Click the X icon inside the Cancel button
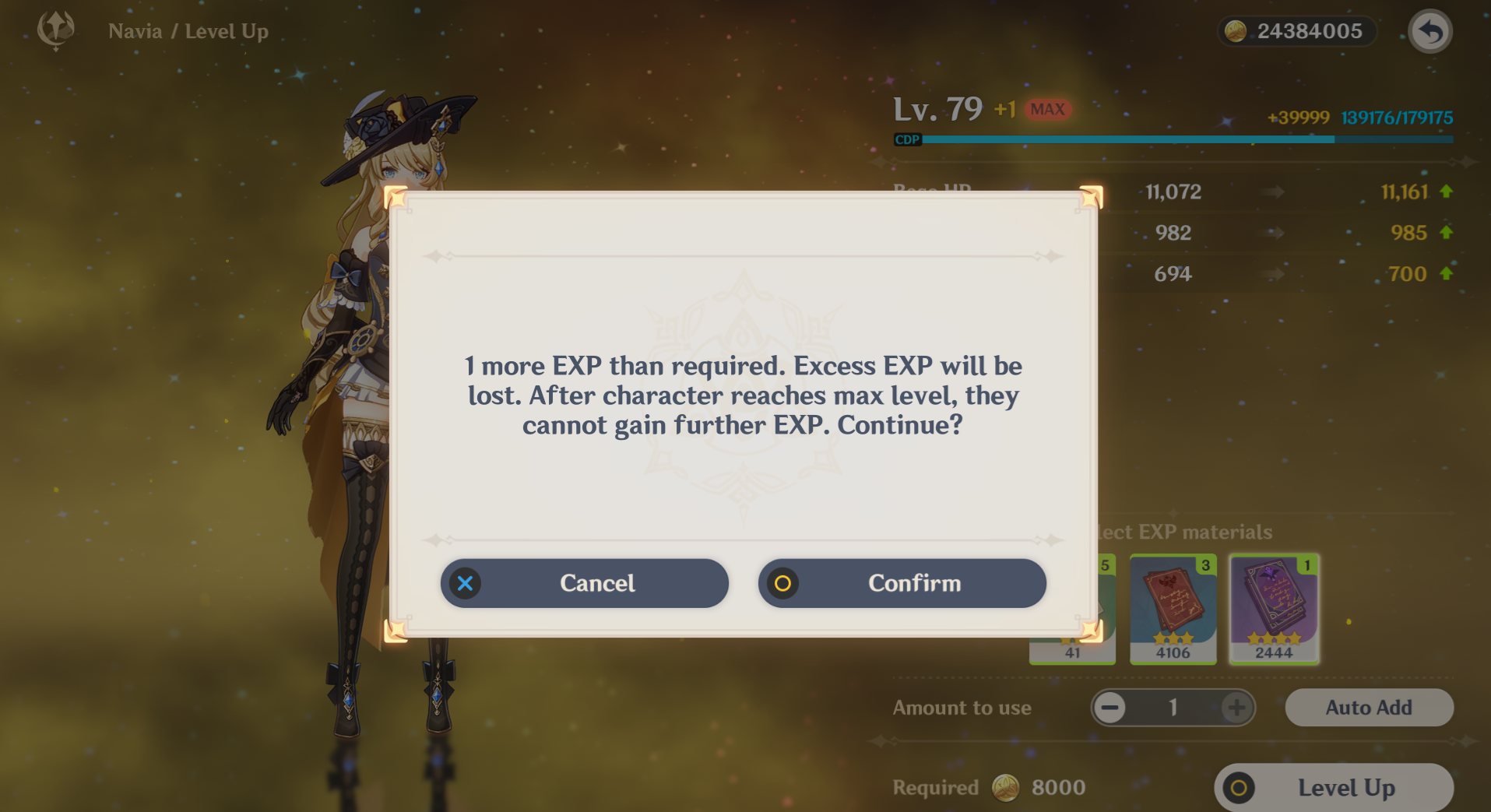This screenshot has height=812, width=1491. click(465, 583)
